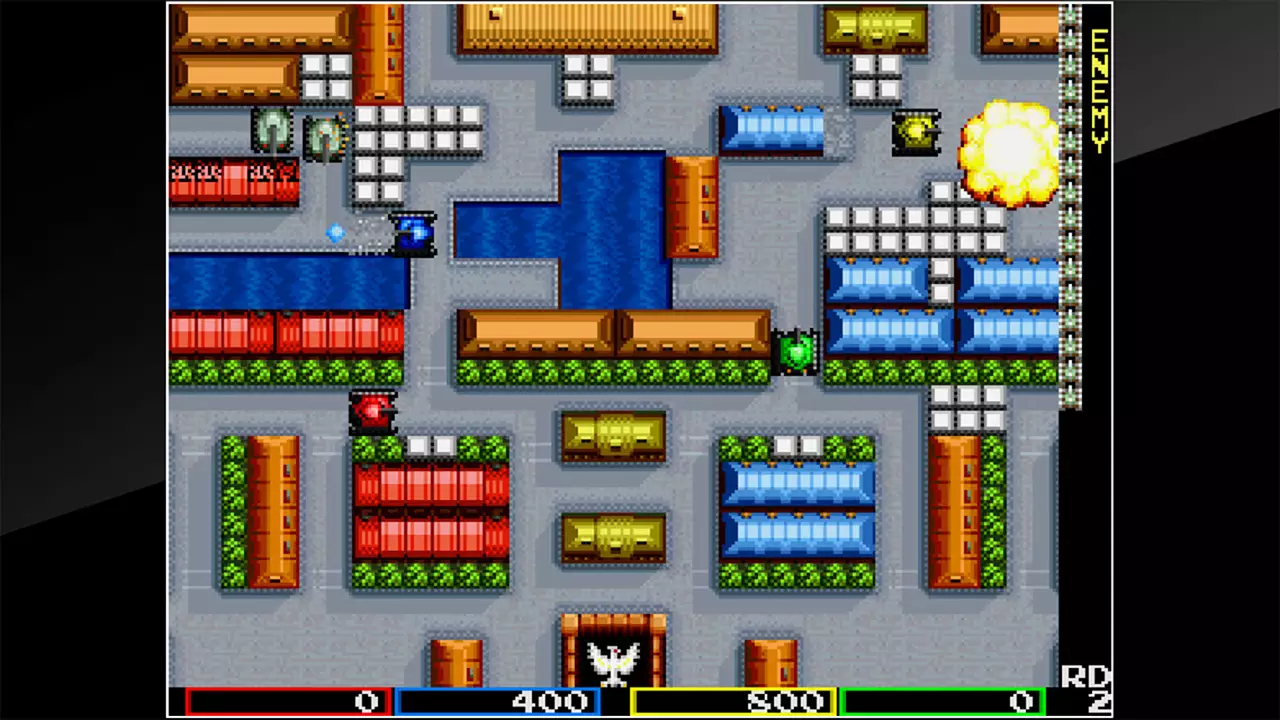Target the green tank beside the wooden wall
The image size is (1280, 720).
click(x=795, y=352)
